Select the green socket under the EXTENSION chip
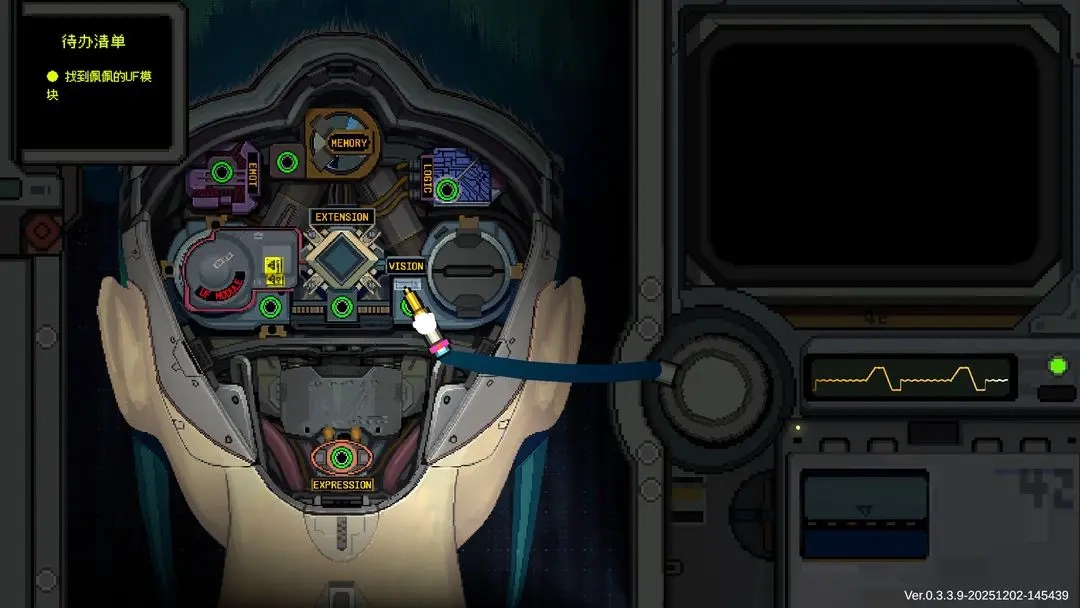This screenshot has width=1080, height=608. point(342,306)
